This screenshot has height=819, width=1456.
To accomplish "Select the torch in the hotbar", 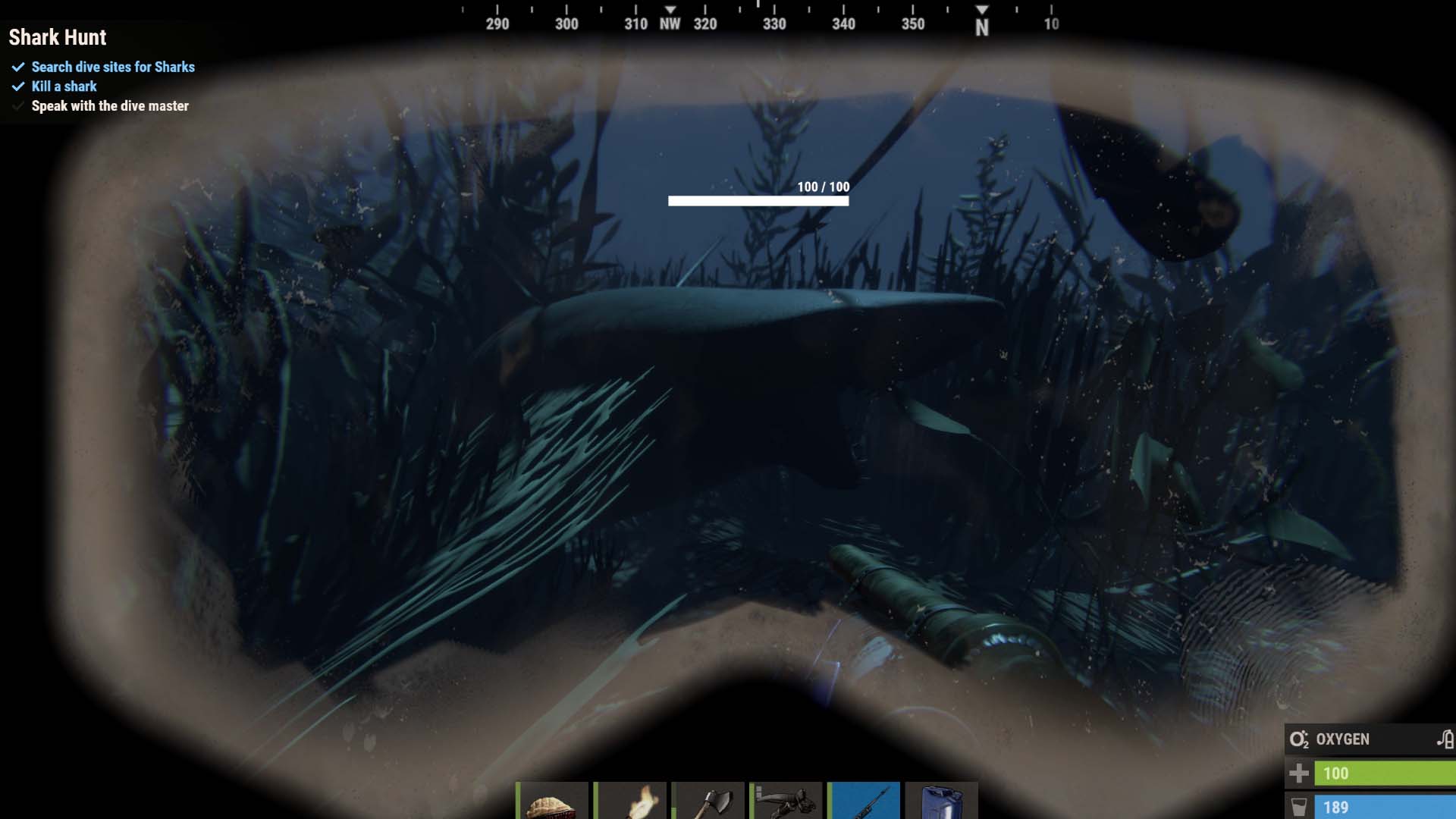I will (x=632, y=800).
